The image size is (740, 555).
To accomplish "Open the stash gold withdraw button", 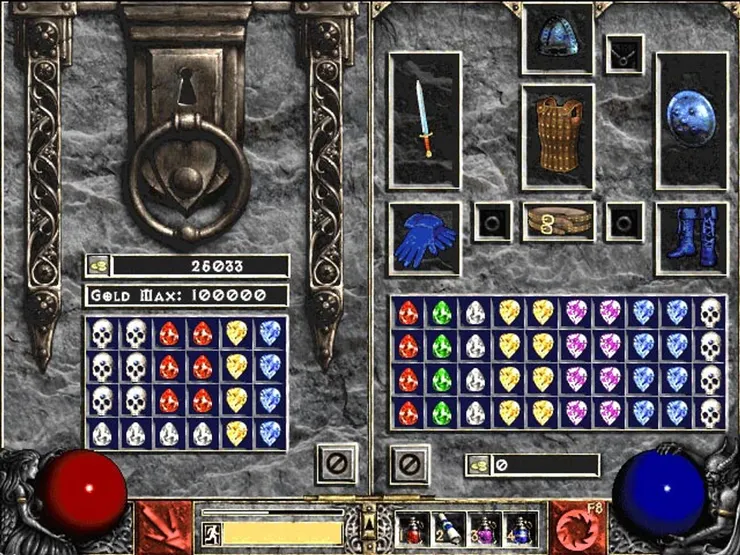I will (98, 266).
